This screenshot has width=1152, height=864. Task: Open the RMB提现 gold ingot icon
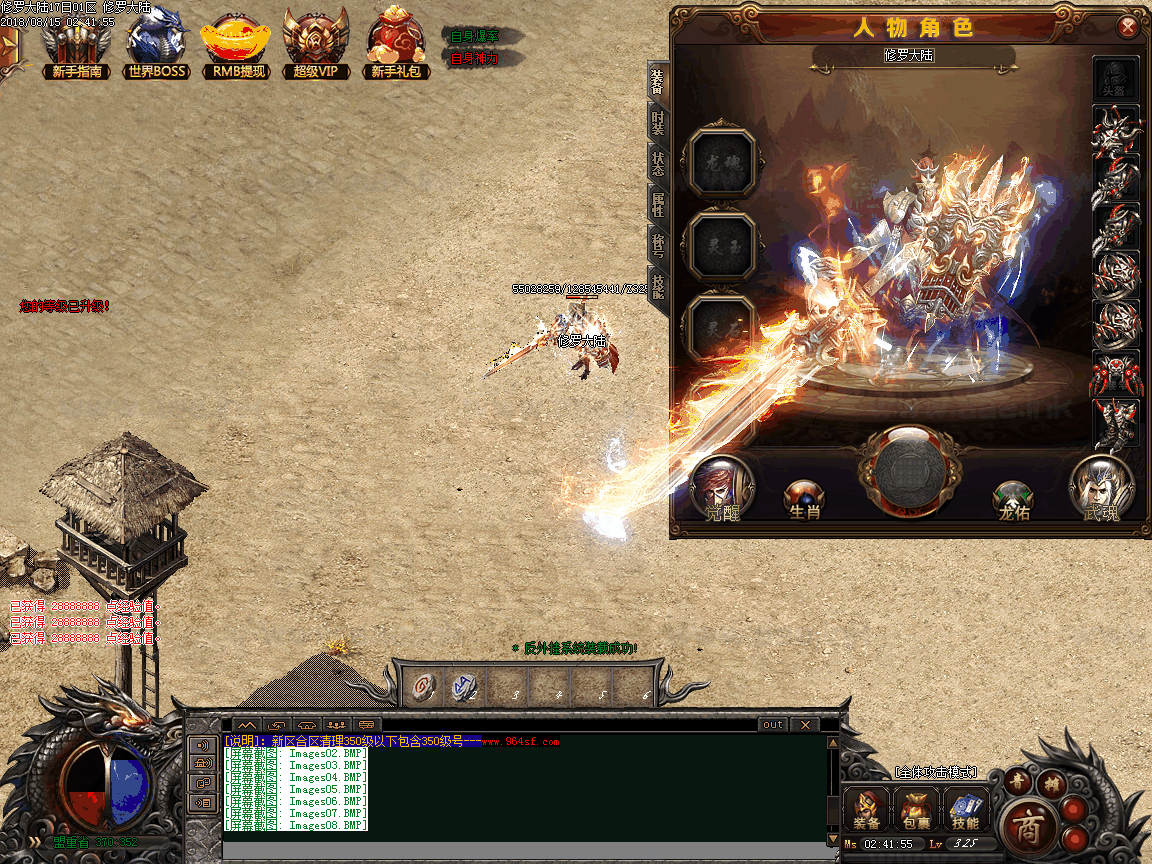[x=236, y=44]
